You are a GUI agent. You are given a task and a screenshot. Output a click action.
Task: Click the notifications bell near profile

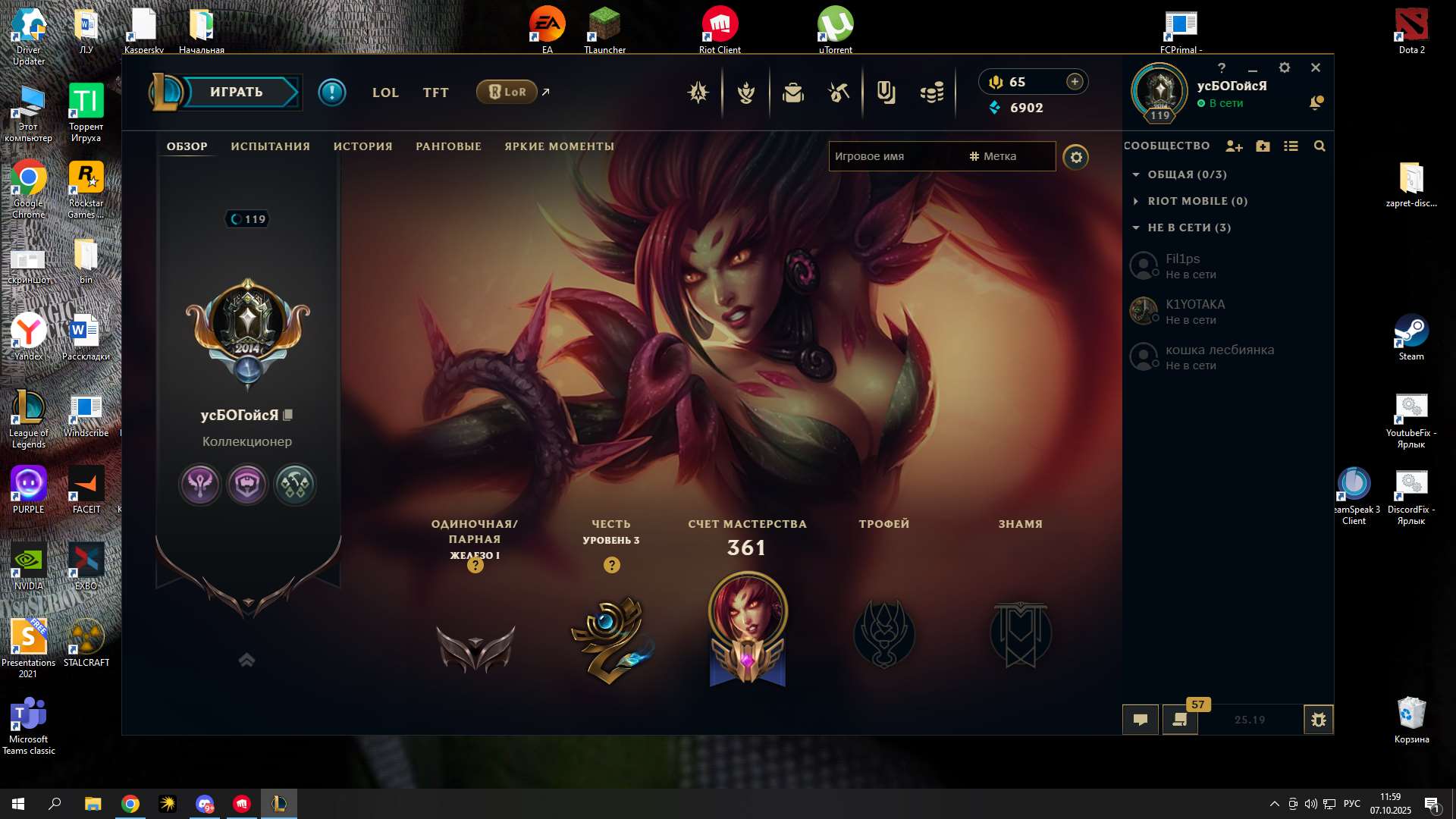(x=1316, y=103)
